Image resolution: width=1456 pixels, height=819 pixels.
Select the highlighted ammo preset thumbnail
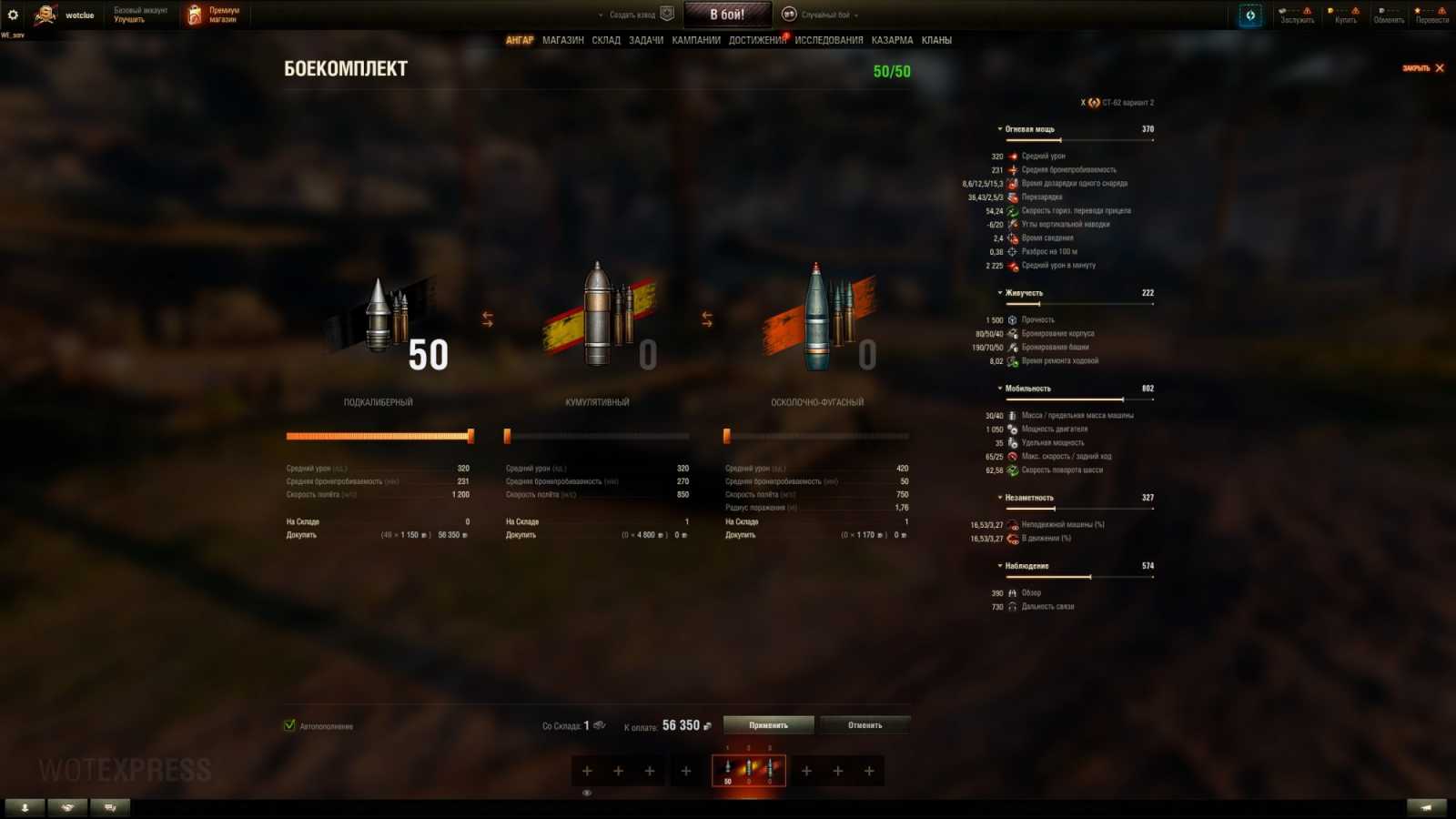(748, 770)
